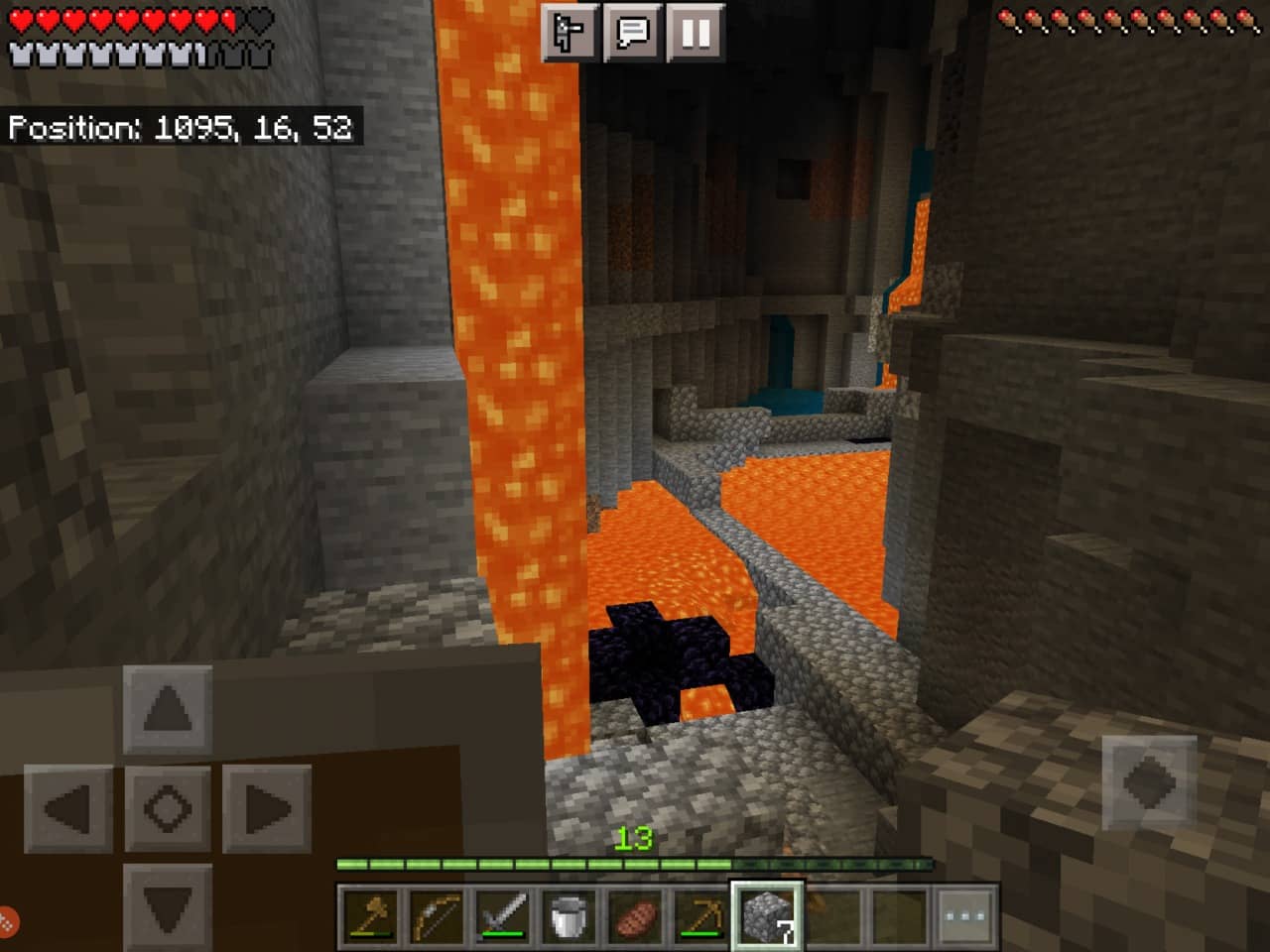This screenshot has width=1270, height=952.
Task: Select the bow in the hotbar
Action: pyautogui.click(x=437, y=914)
